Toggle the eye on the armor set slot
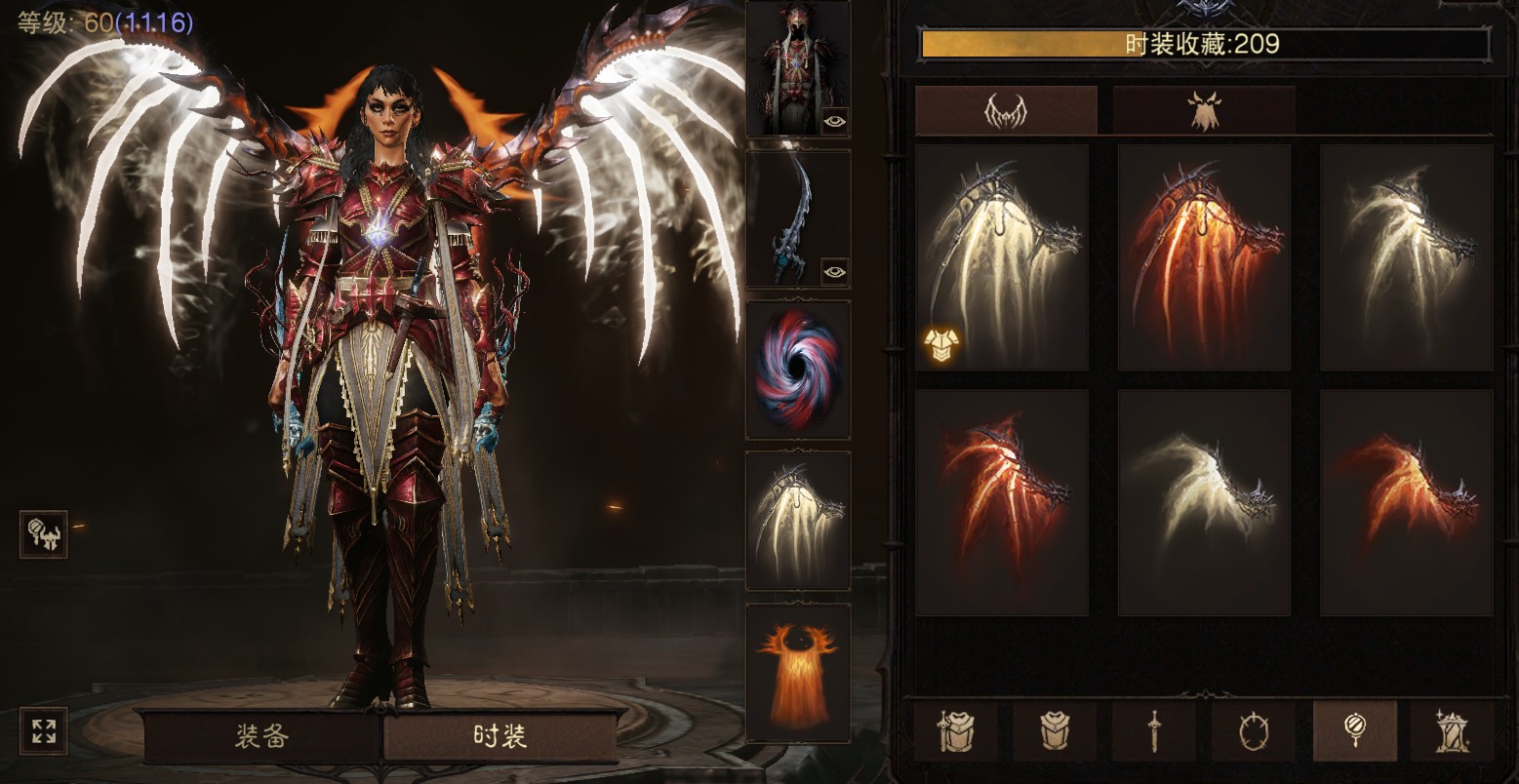The image size is (1519, 784). pyautogui.click(x=835, y=120)
